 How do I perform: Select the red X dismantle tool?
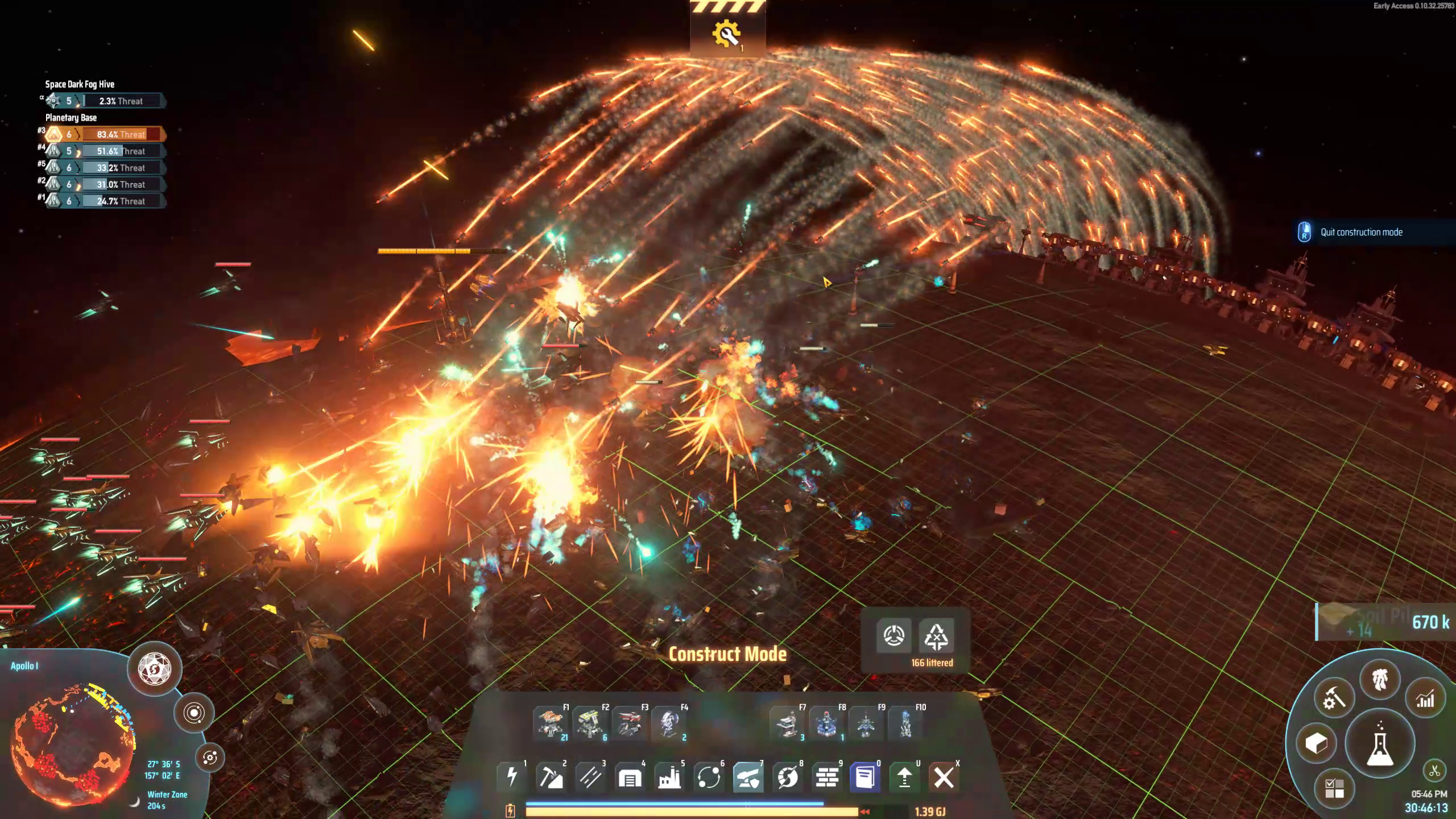(944, 777)
